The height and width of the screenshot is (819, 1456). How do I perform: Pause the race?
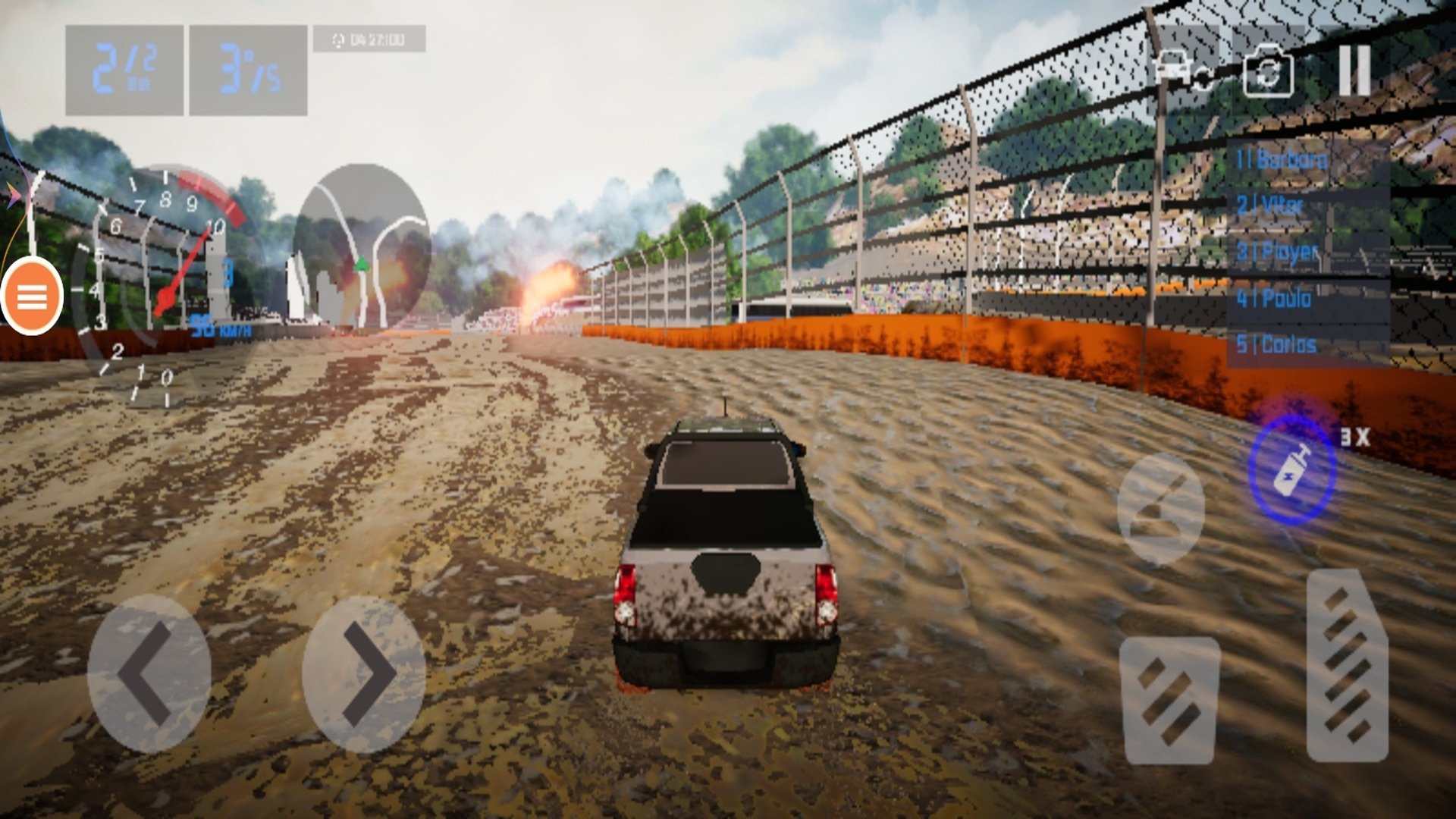tap(1354, 70)
